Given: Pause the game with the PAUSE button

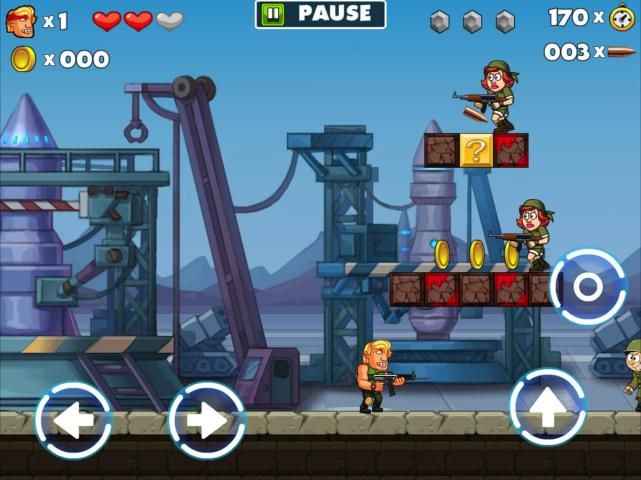Looking at the screenshot, I should click(x=320, y=14).
